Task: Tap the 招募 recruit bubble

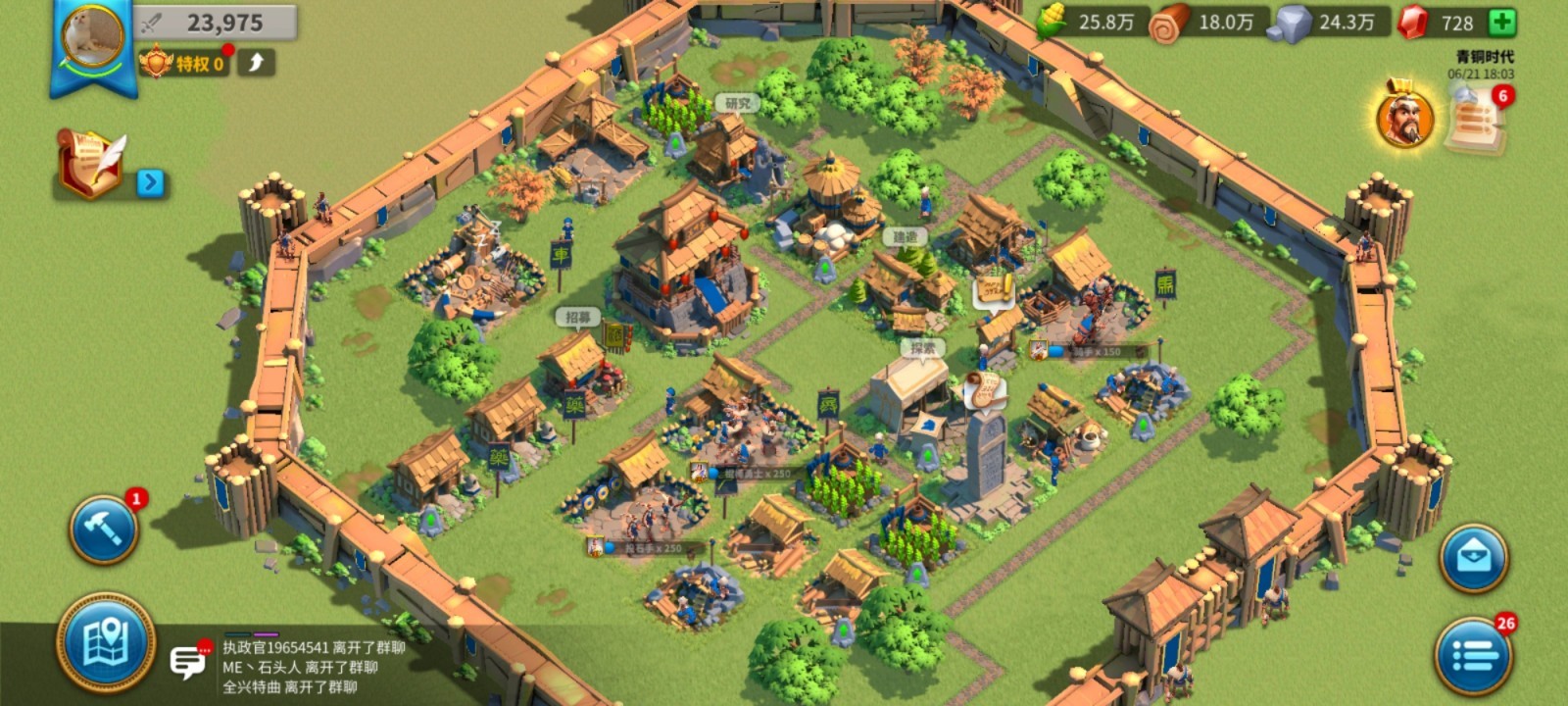Action: coord(578,317)
